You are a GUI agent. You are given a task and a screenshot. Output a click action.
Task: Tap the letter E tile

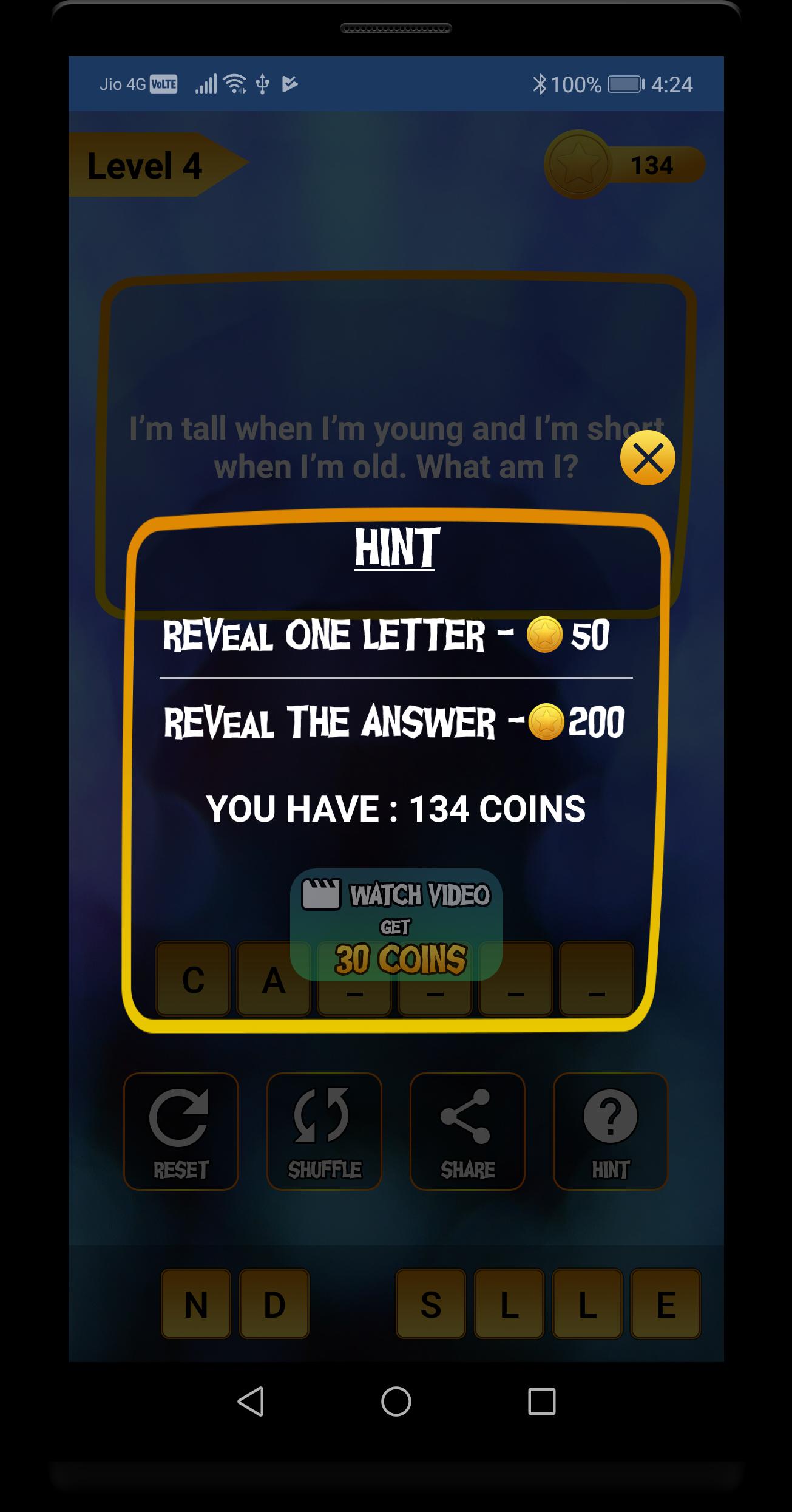pos(666,1304)
